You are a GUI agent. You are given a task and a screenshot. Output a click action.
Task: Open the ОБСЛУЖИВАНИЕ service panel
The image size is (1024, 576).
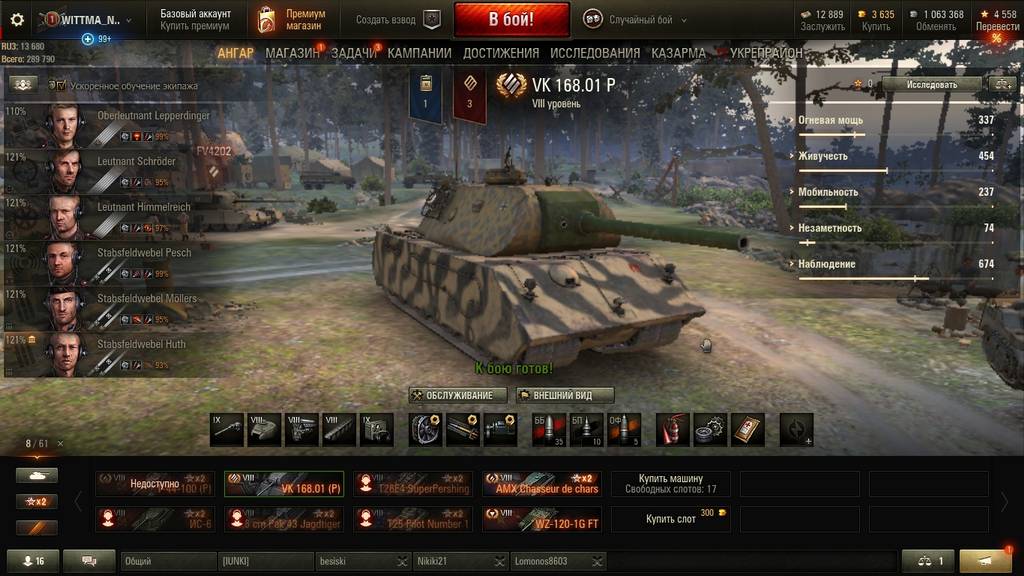coord(458,395)
